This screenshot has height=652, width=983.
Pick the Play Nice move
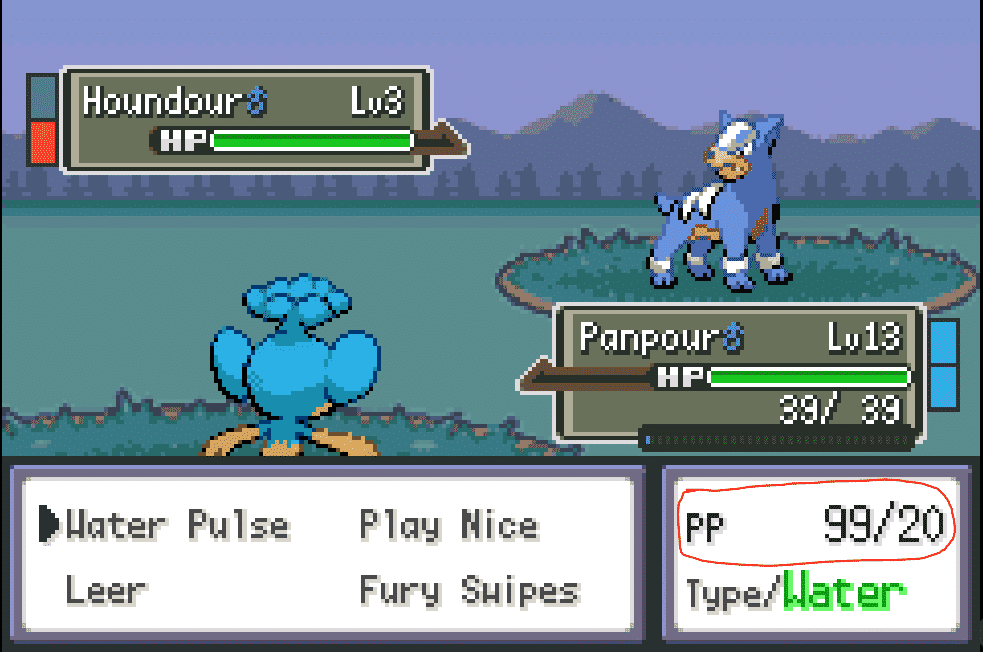(449, 525)
